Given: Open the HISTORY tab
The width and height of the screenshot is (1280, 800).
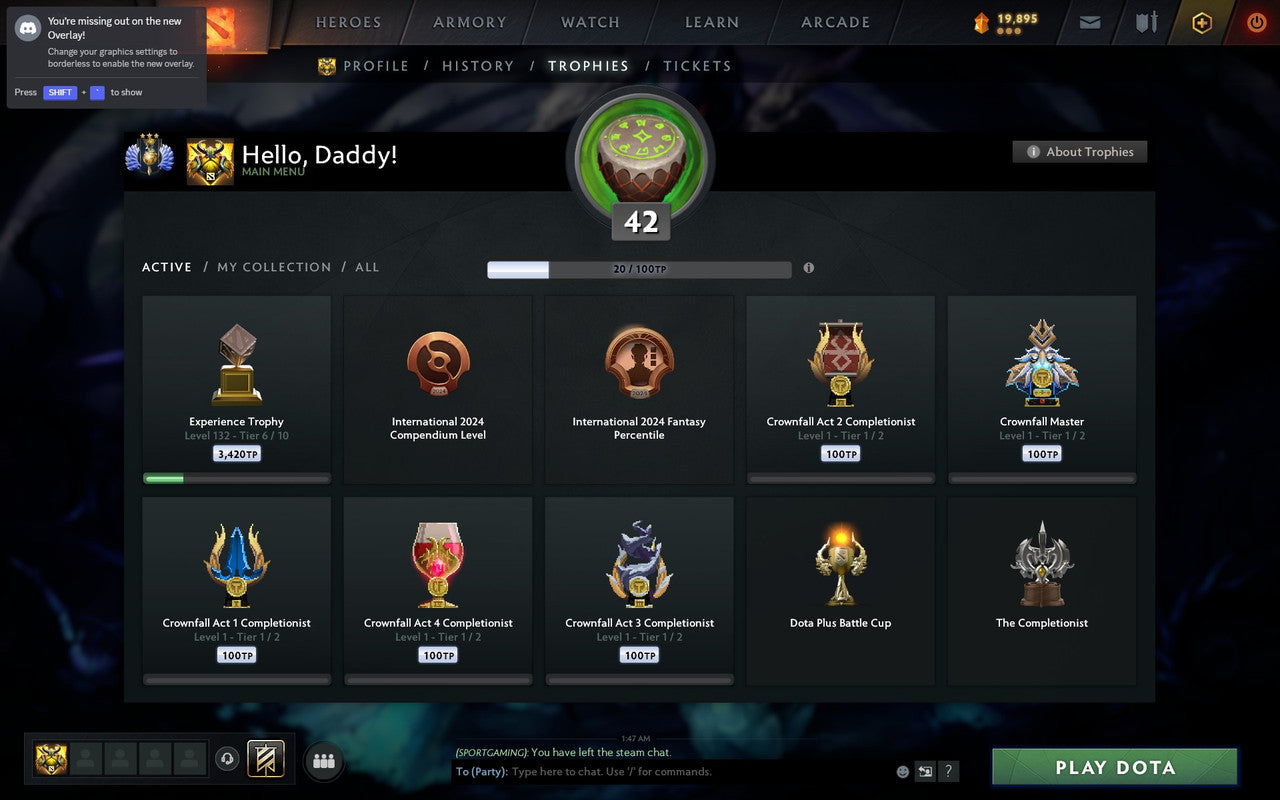Looking at the screenshot, I should 478,66.
